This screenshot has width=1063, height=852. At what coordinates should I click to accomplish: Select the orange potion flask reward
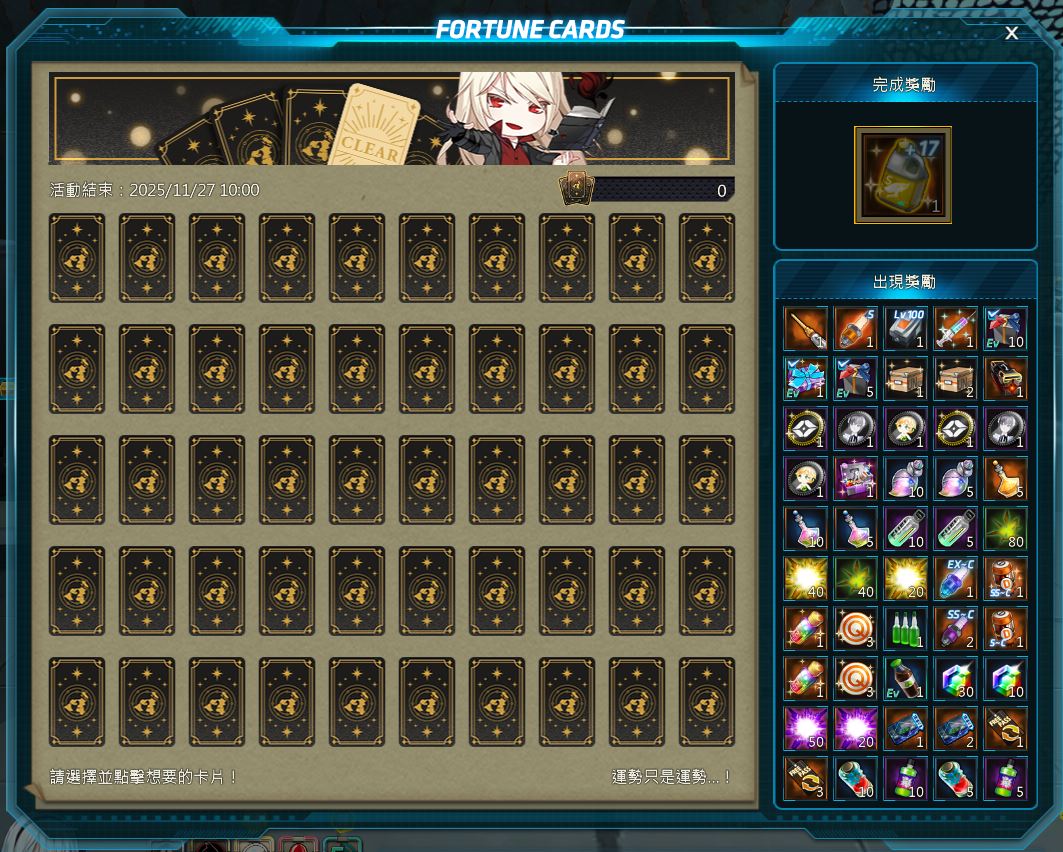(1005, 478)
